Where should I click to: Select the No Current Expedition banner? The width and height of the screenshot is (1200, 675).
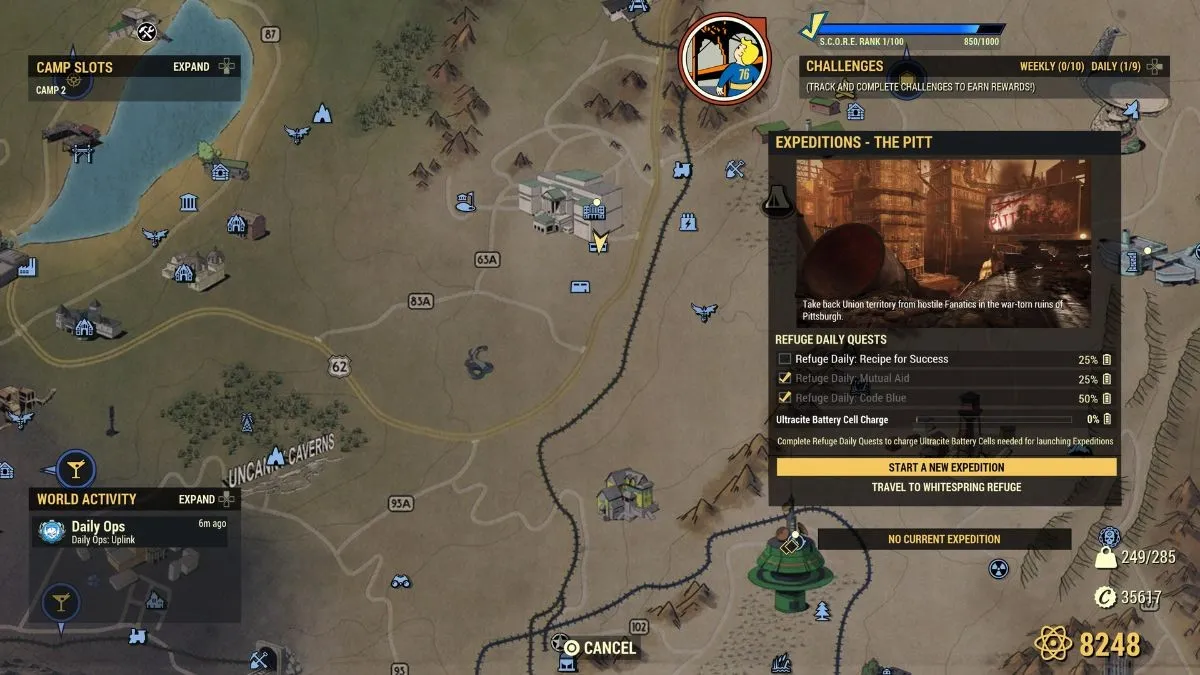click(x=944, y=539)
